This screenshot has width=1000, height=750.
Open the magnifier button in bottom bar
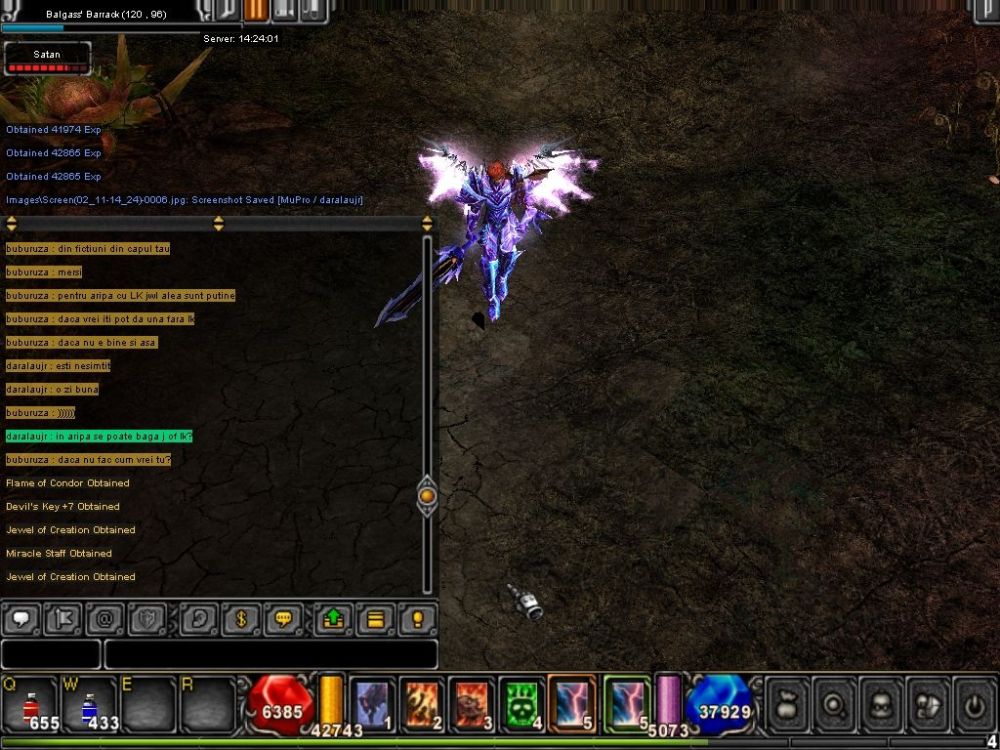[x=833, y=703]
